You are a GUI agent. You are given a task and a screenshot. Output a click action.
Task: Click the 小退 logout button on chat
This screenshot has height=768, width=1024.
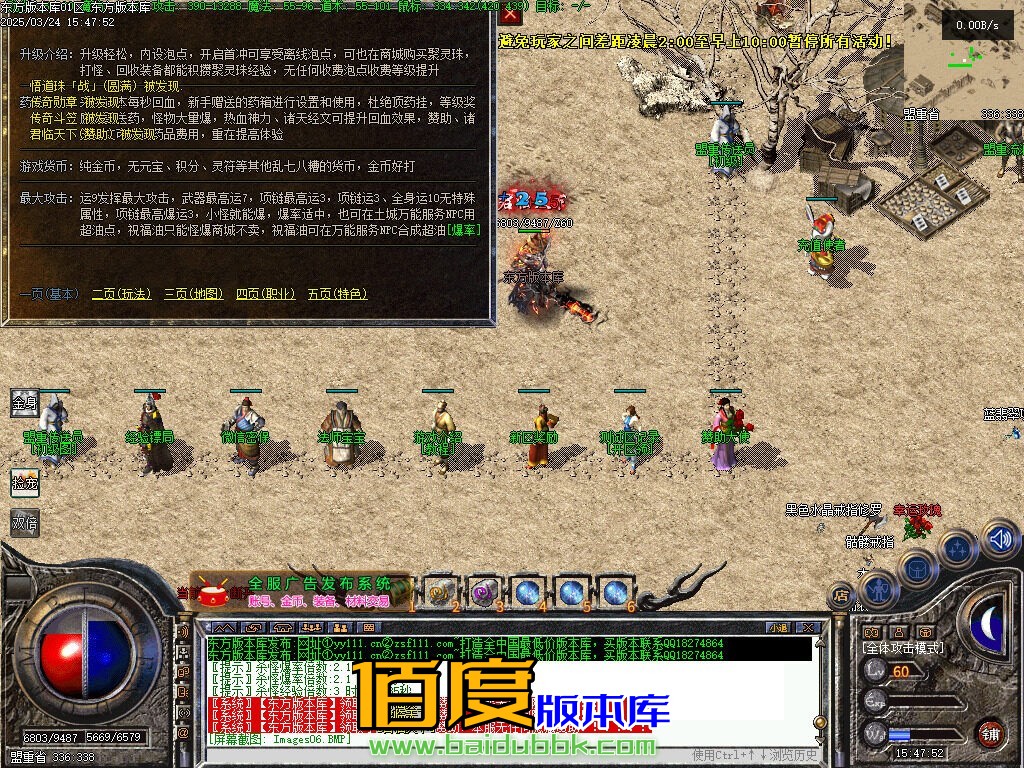777,627
